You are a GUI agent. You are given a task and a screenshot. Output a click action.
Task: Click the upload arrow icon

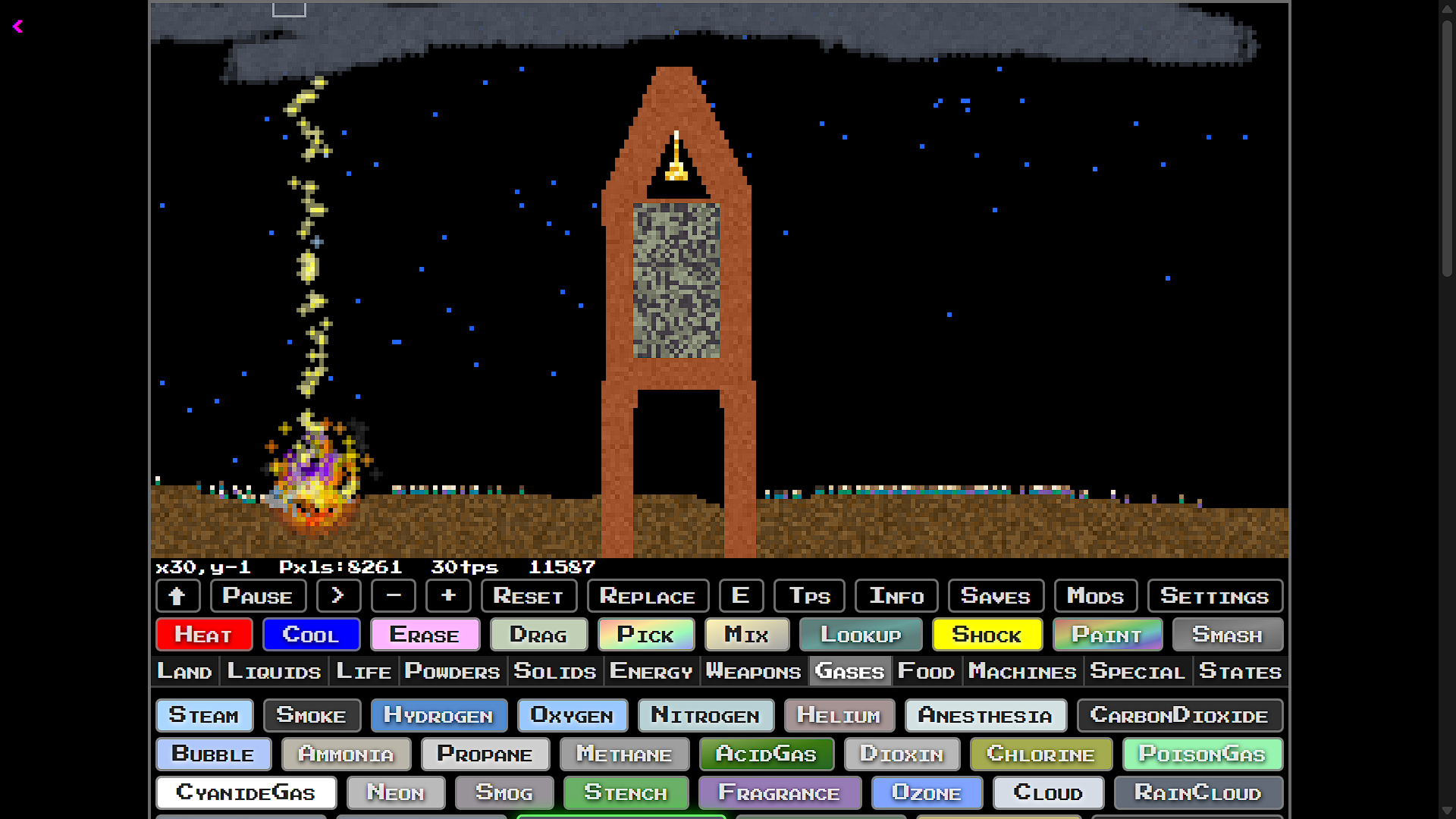click(177, 596)
